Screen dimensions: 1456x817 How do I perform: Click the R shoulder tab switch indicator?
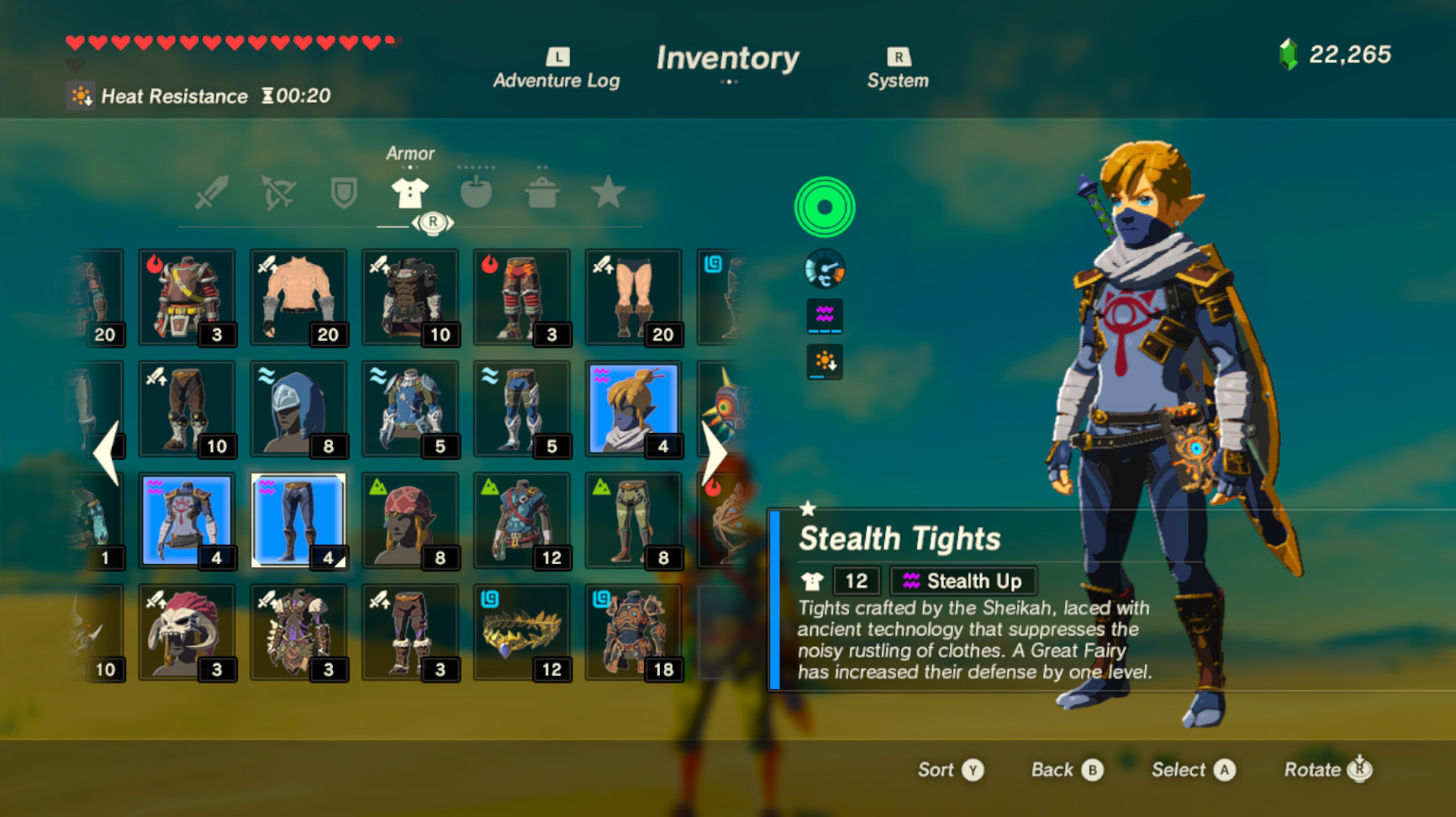(x=432, y=221)
